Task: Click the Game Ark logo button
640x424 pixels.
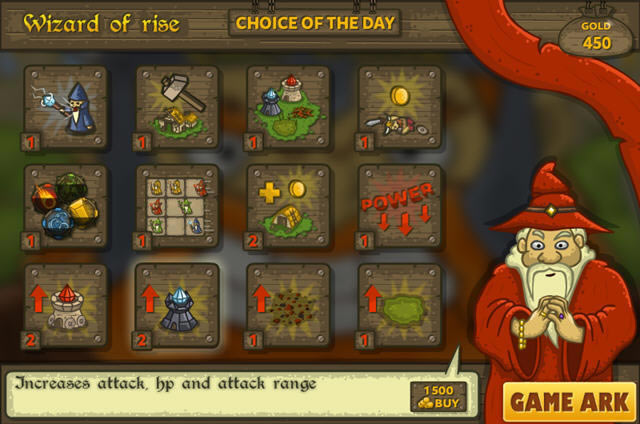Action: coord(568,402)
